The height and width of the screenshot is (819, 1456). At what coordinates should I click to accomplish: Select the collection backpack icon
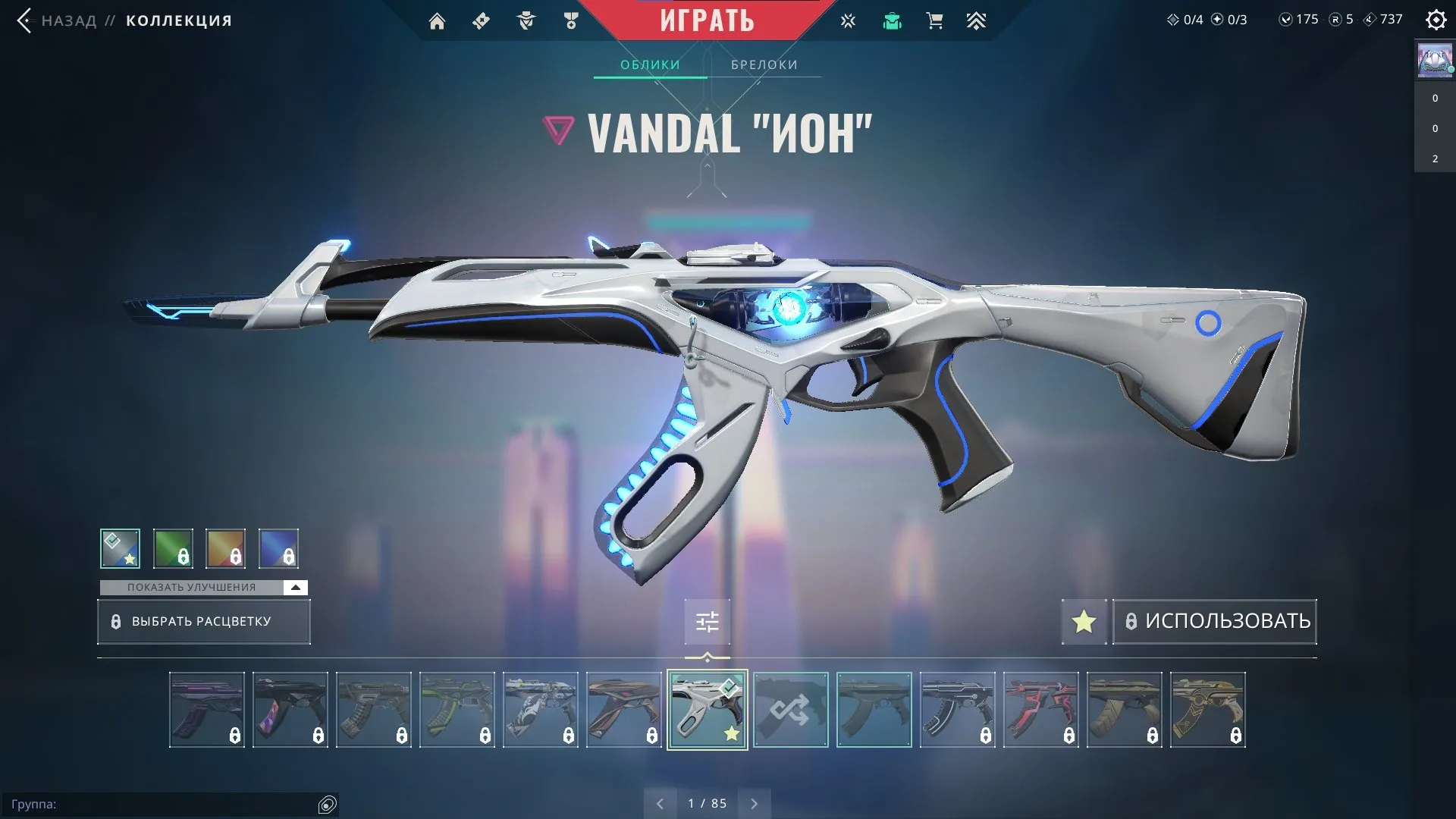point(892,20)
